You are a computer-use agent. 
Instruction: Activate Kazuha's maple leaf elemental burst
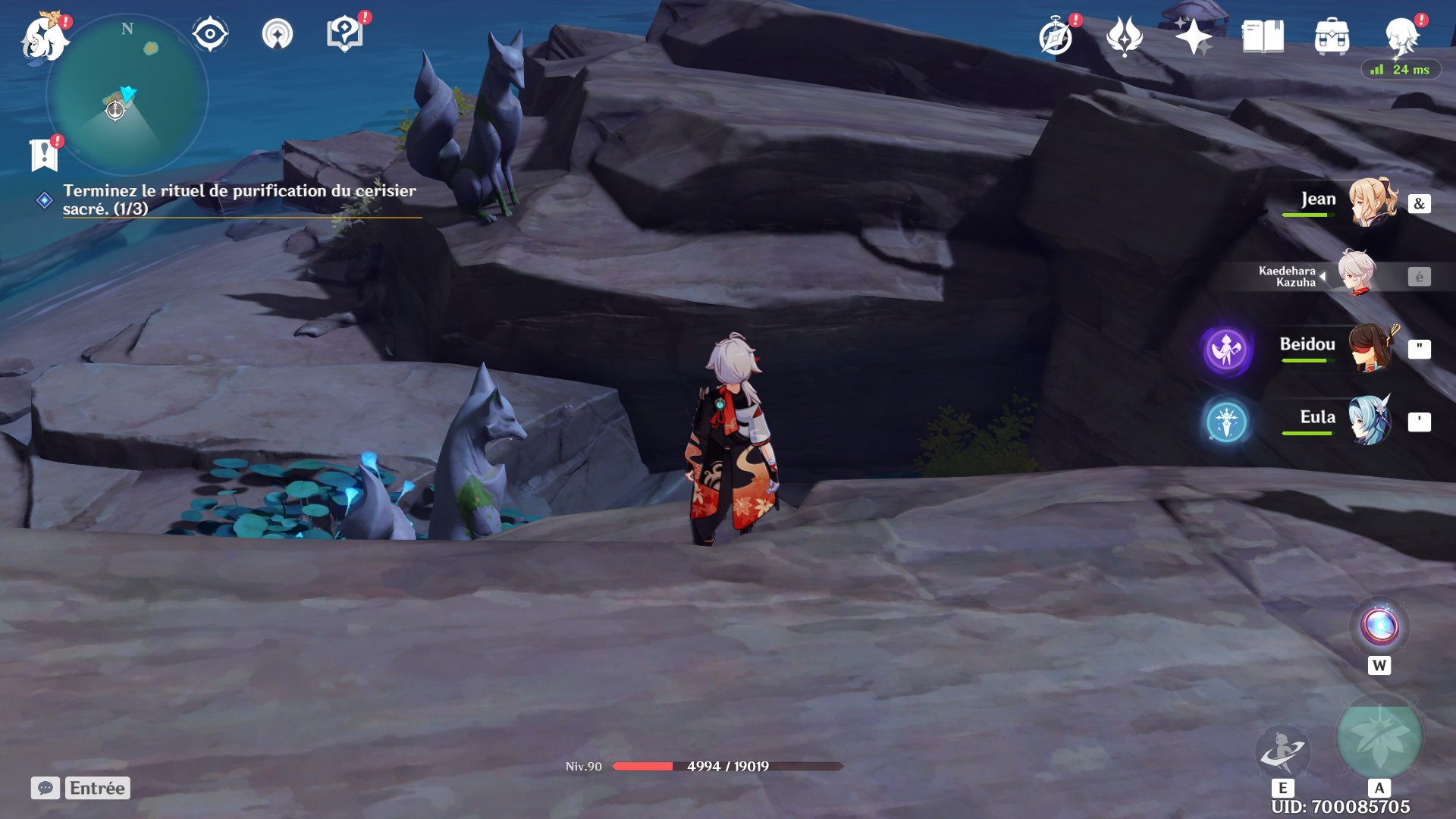tap(1379, 738)
